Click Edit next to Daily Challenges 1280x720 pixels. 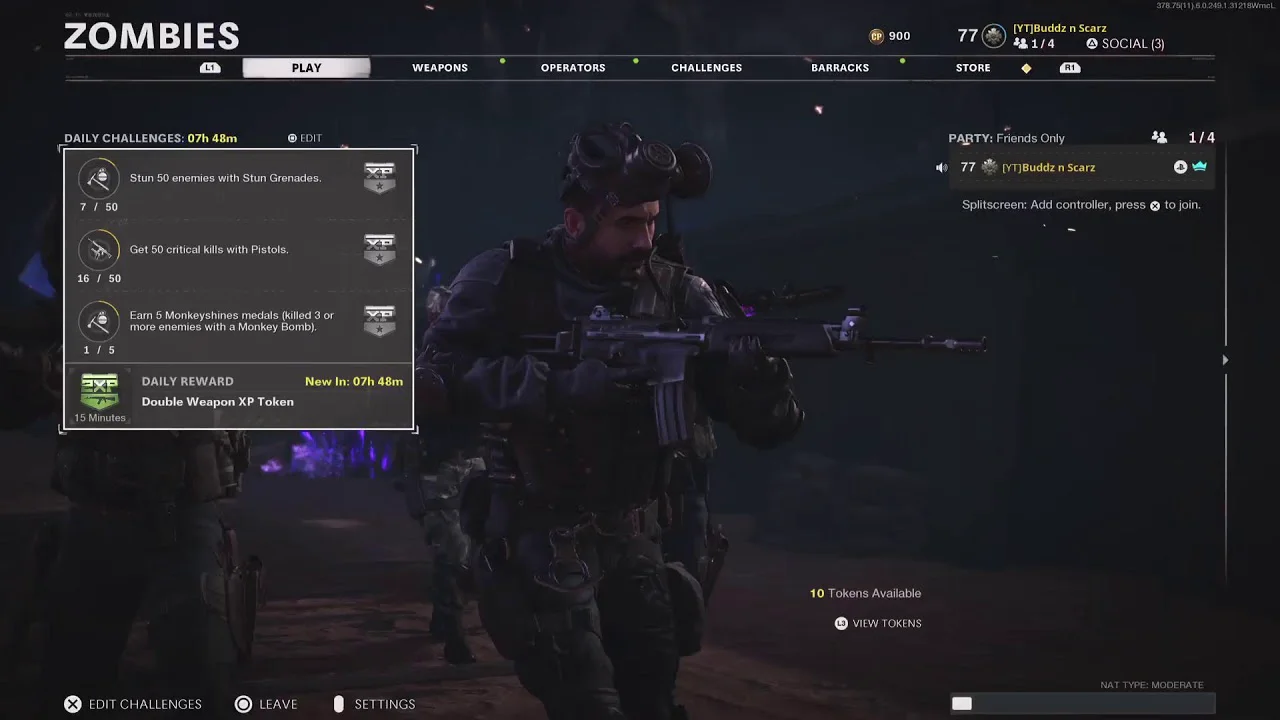305,138
